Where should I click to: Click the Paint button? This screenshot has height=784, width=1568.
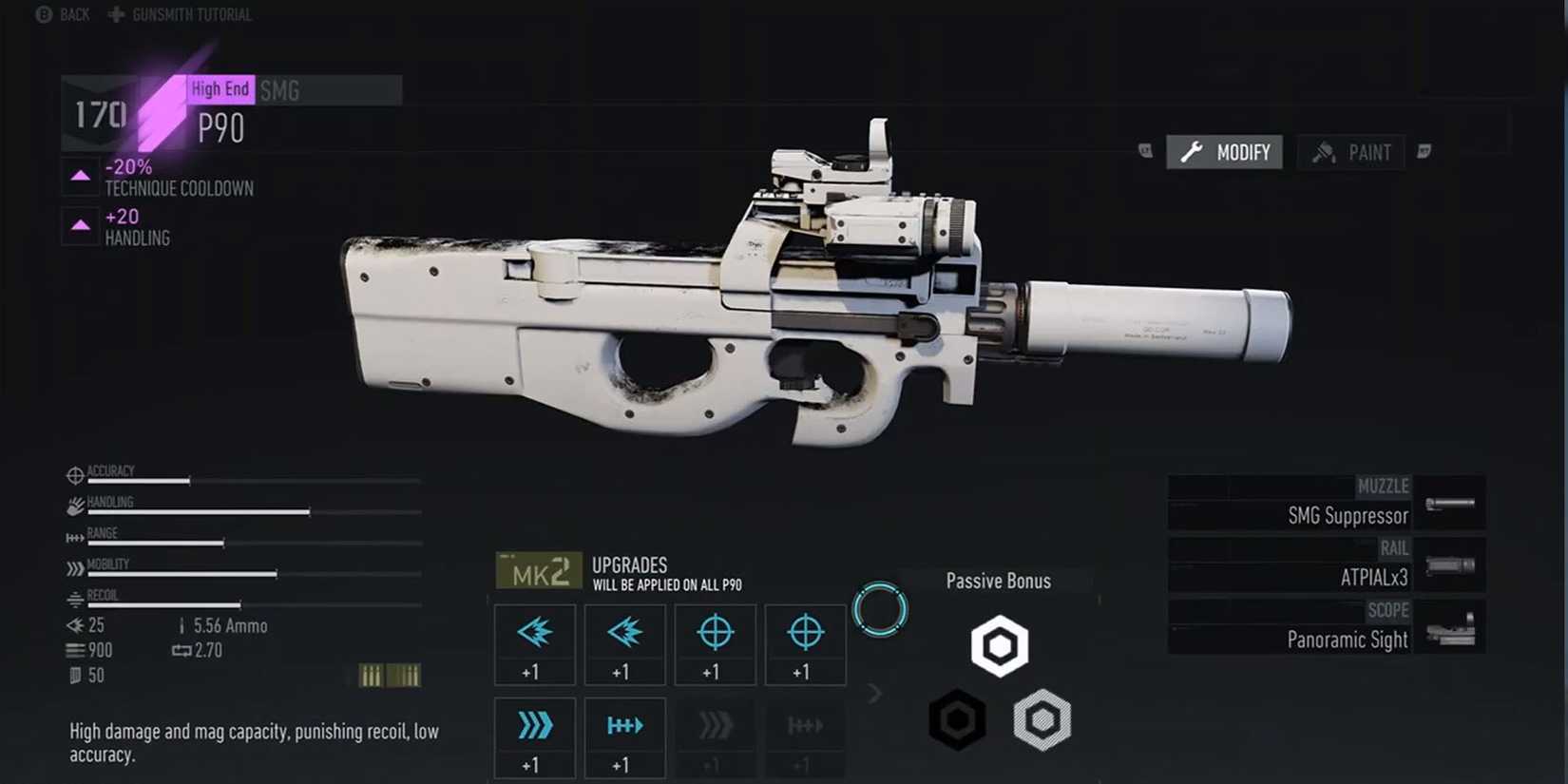[1350, 151]
